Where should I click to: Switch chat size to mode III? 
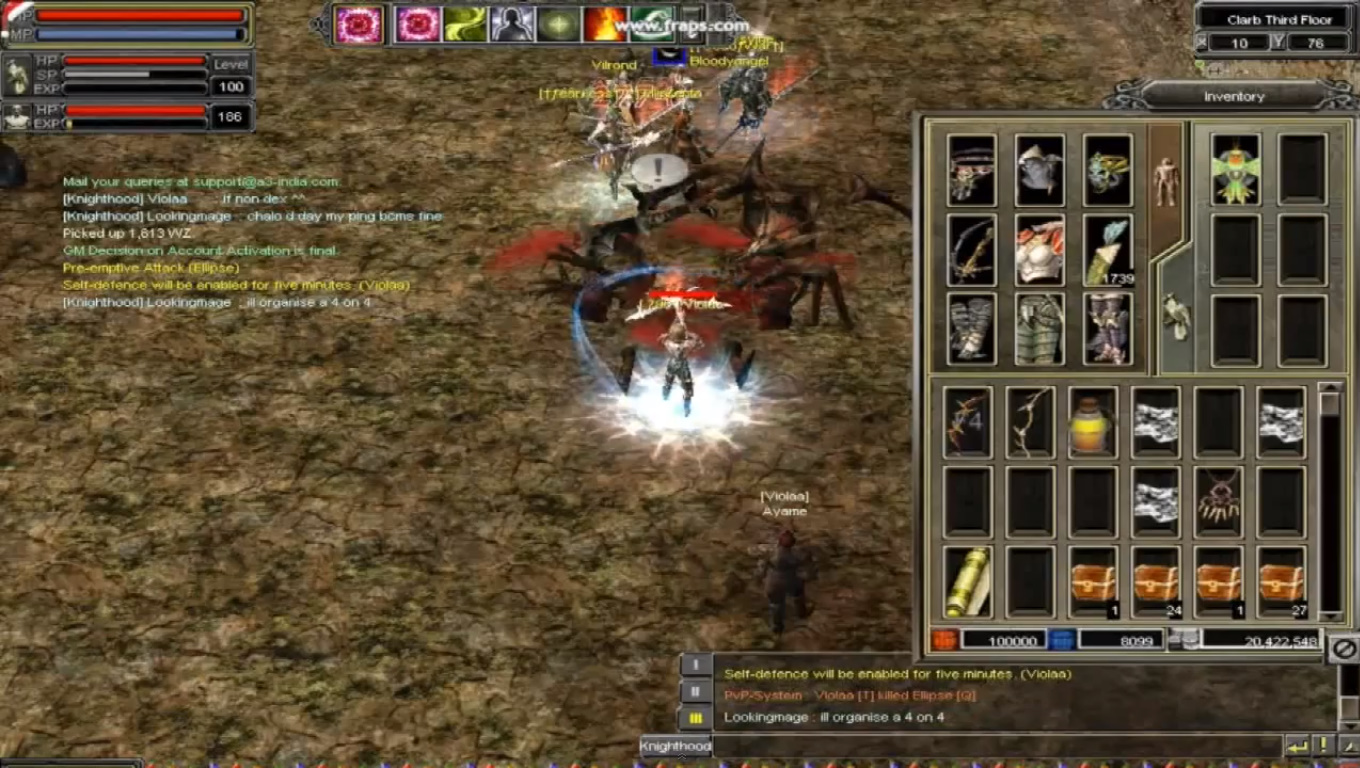point(696,718)
